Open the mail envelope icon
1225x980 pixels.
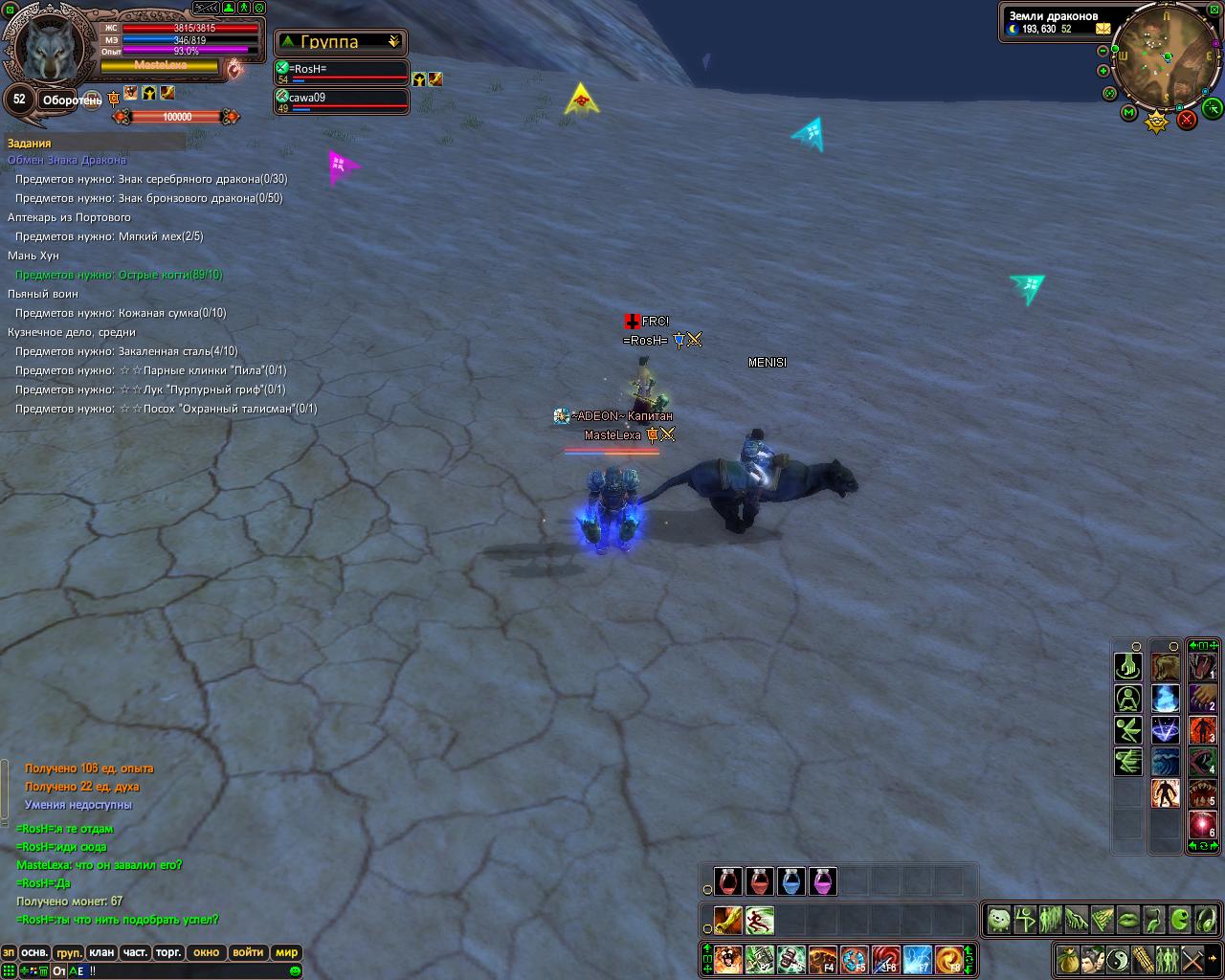[x=1090, y=29]
